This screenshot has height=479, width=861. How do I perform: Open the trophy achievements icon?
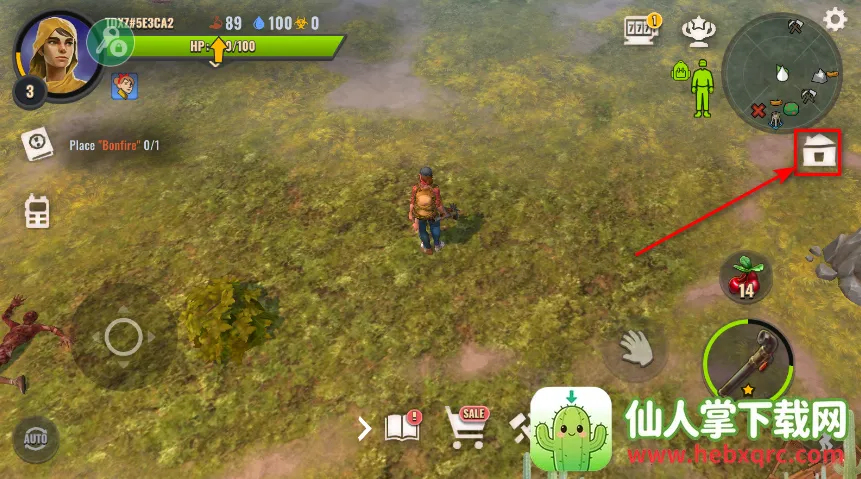point(696,31)
